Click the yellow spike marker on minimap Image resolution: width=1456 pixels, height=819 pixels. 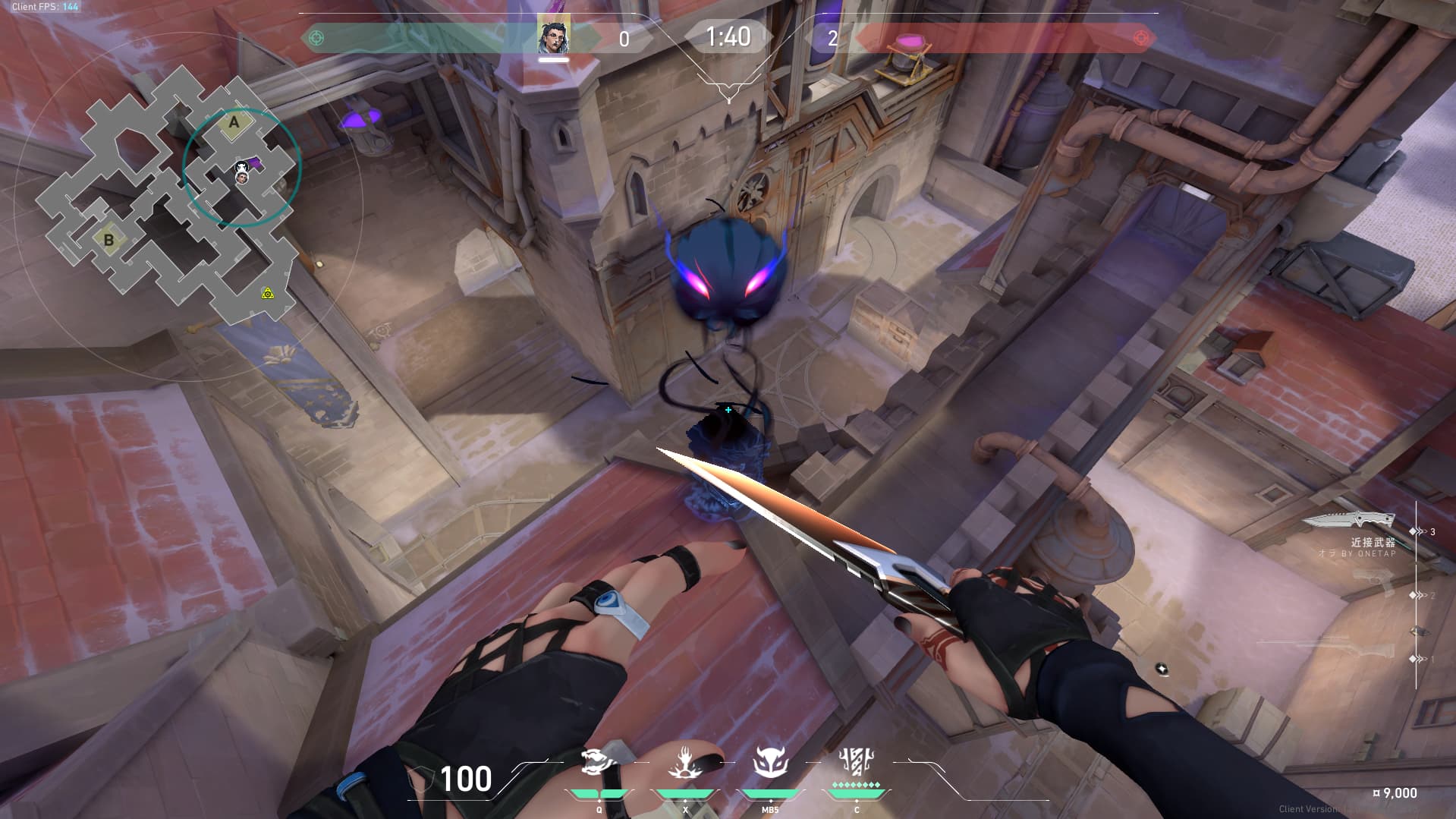(267, 293)
